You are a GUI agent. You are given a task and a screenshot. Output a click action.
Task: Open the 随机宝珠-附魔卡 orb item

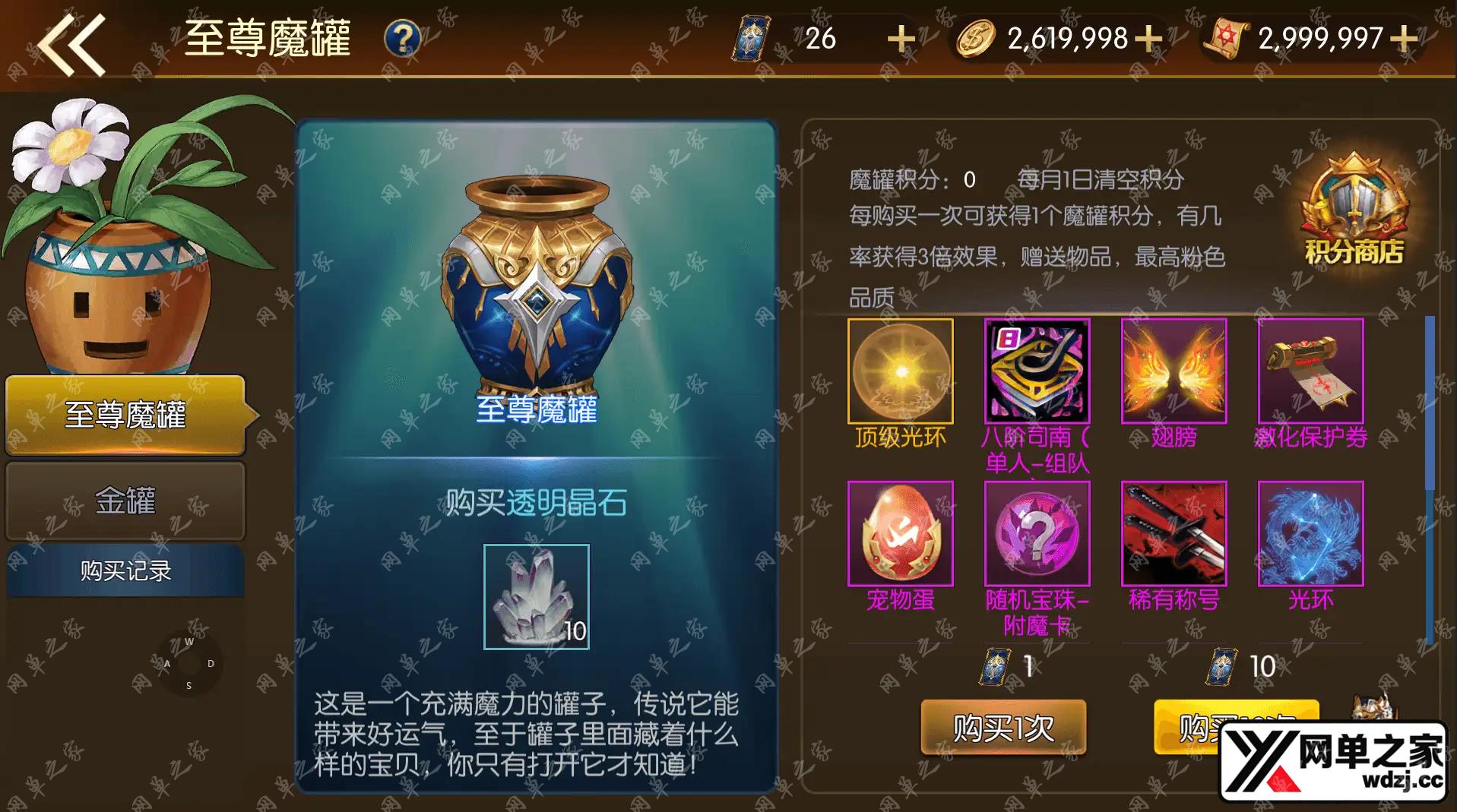tap(1037, 534)
